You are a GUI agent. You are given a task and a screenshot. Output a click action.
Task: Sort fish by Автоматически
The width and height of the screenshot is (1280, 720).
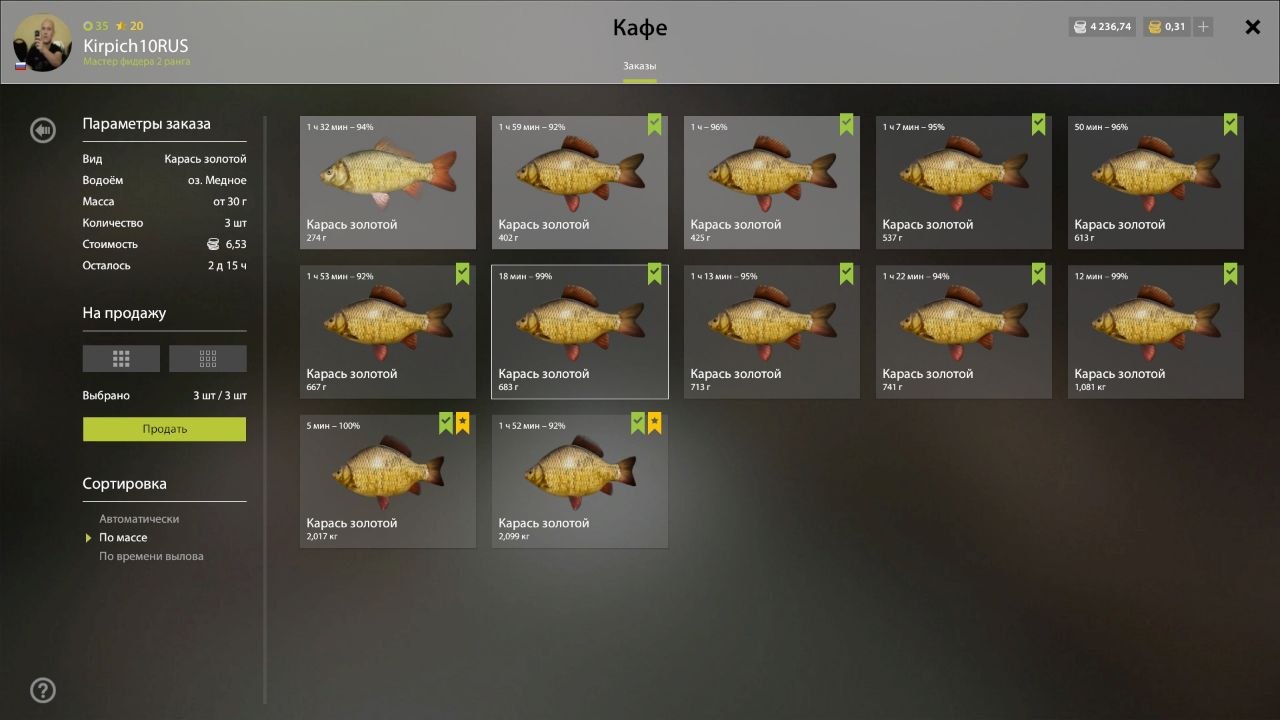[x=139, y=519]
